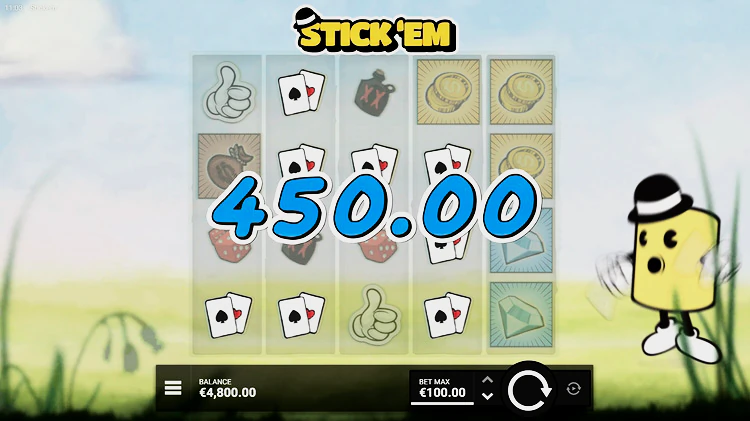
Task: Decrease the bet with the down arrow
Action: click(487, 397)
